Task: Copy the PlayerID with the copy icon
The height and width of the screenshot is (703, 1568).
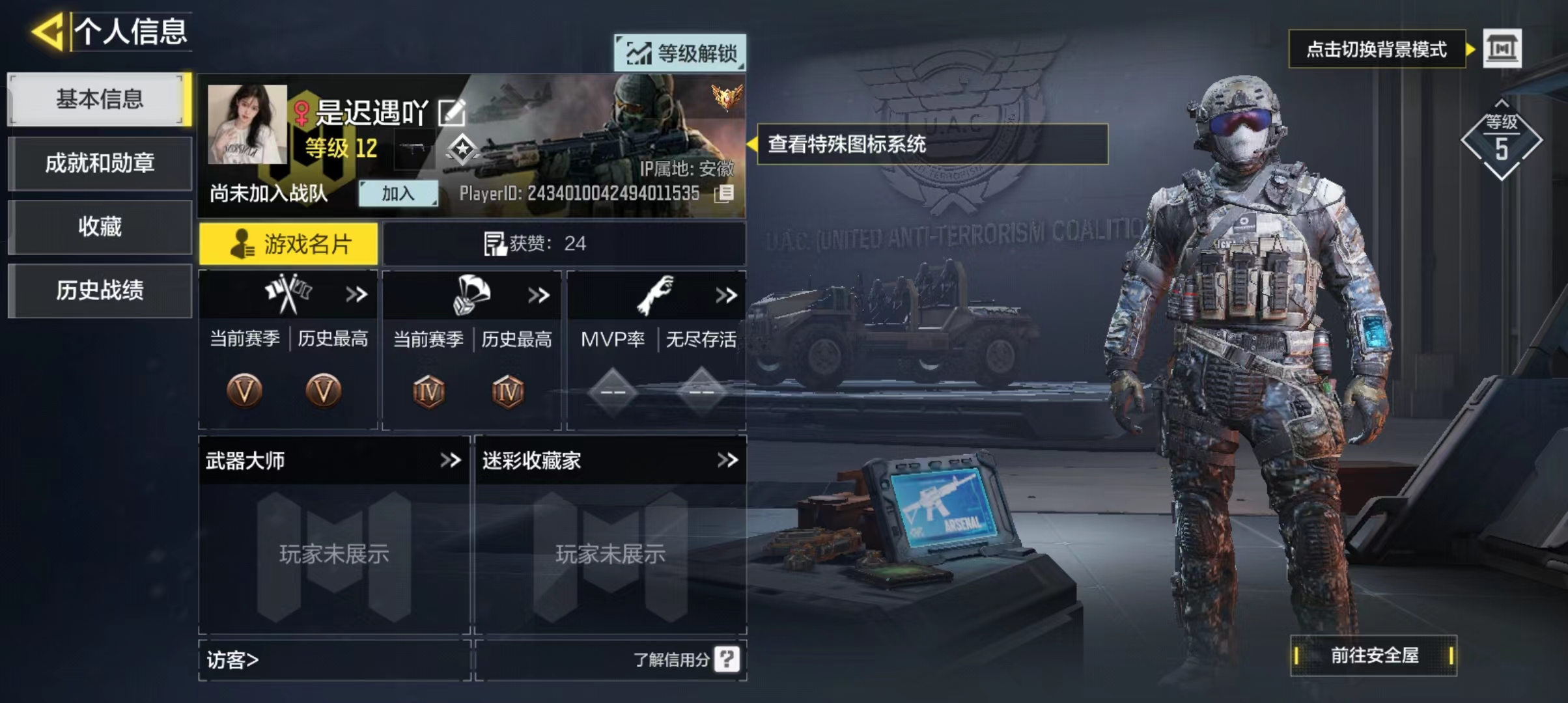Action: pyautogui.click(x=723, y=193)
